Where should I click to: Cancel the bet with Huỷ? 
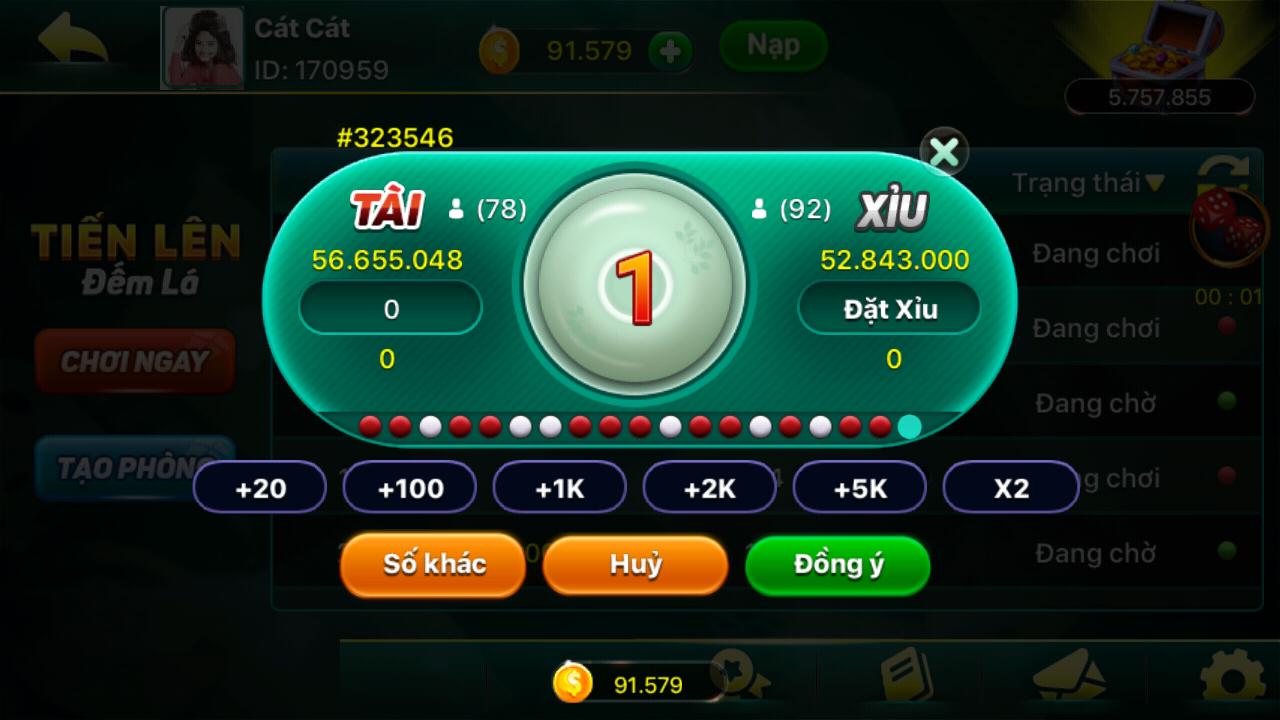(x=635, y=565)
